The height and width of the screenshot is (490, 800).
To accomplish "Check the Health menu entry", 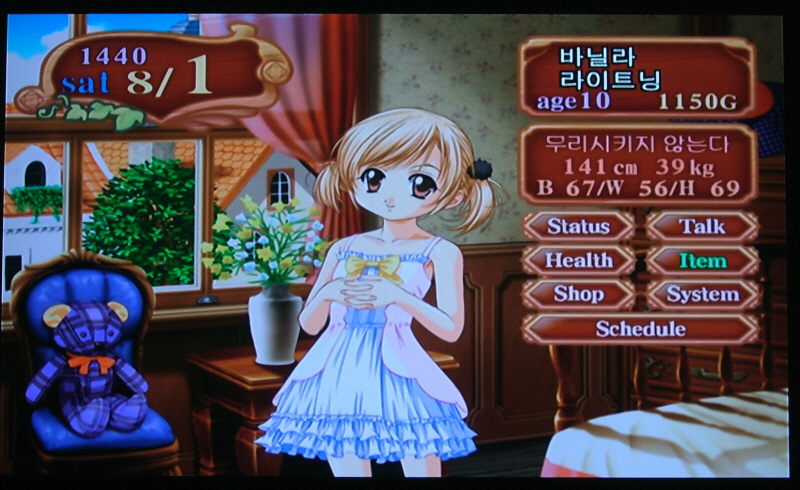I will 578,260.
